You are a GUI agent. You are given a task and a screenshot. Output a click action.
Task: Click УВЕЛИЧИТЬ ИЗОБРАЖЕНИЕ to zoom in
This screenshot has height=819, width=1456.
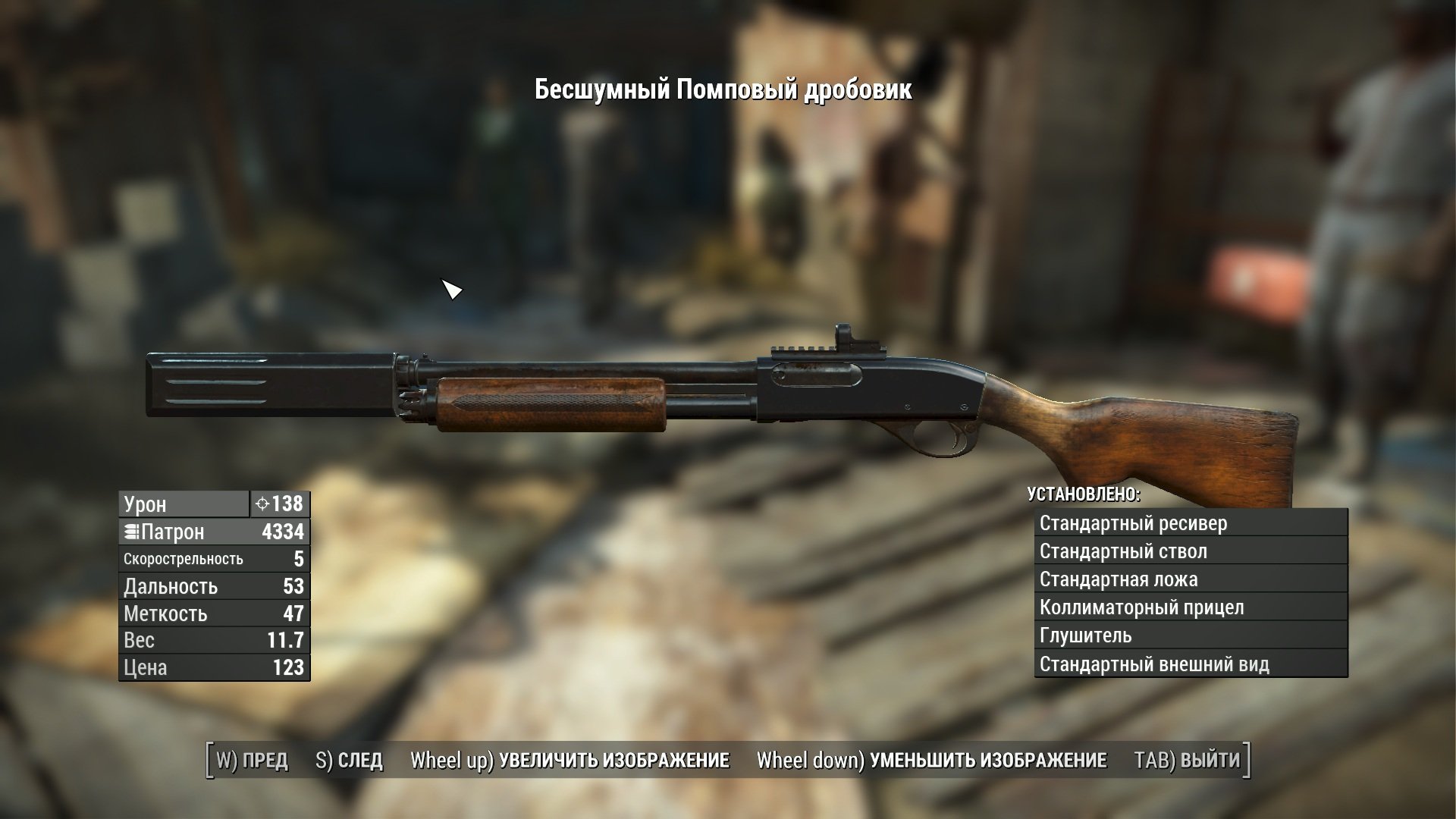click(x=570, y=760)
